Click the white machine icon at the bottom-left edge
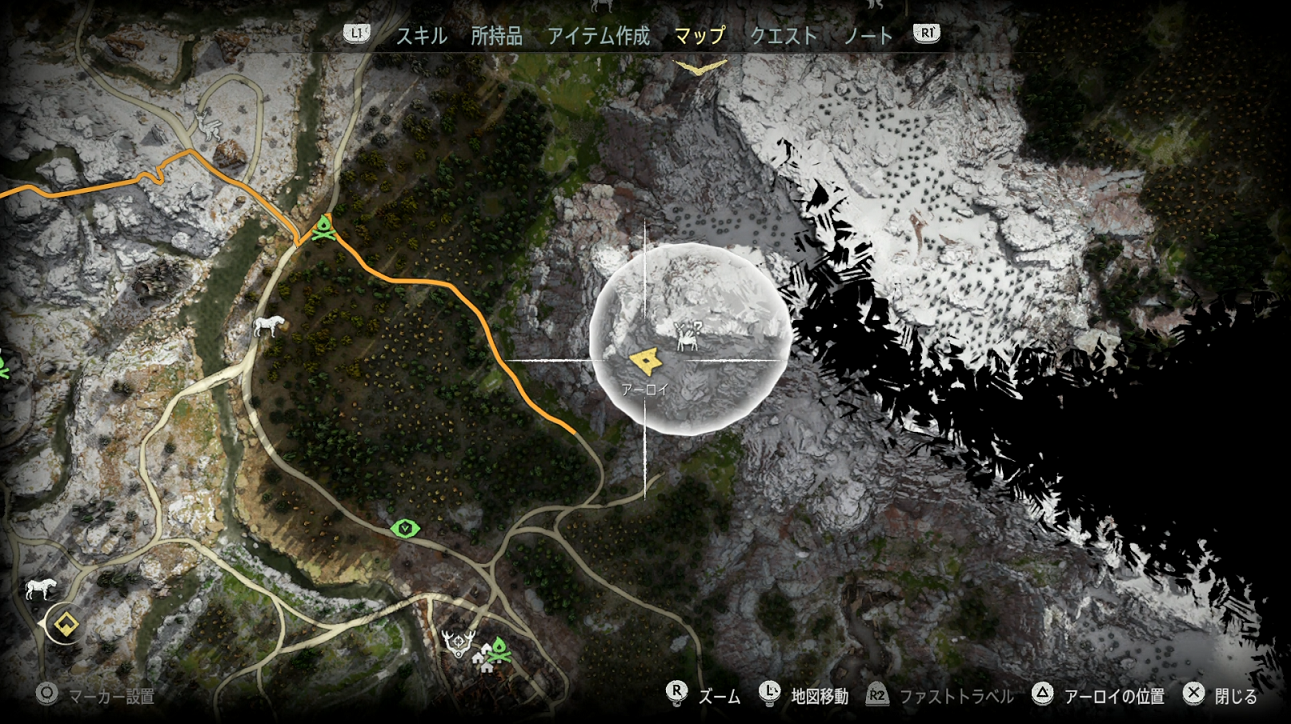Screen dimensions: 1291x724 [x=40, y=588]
